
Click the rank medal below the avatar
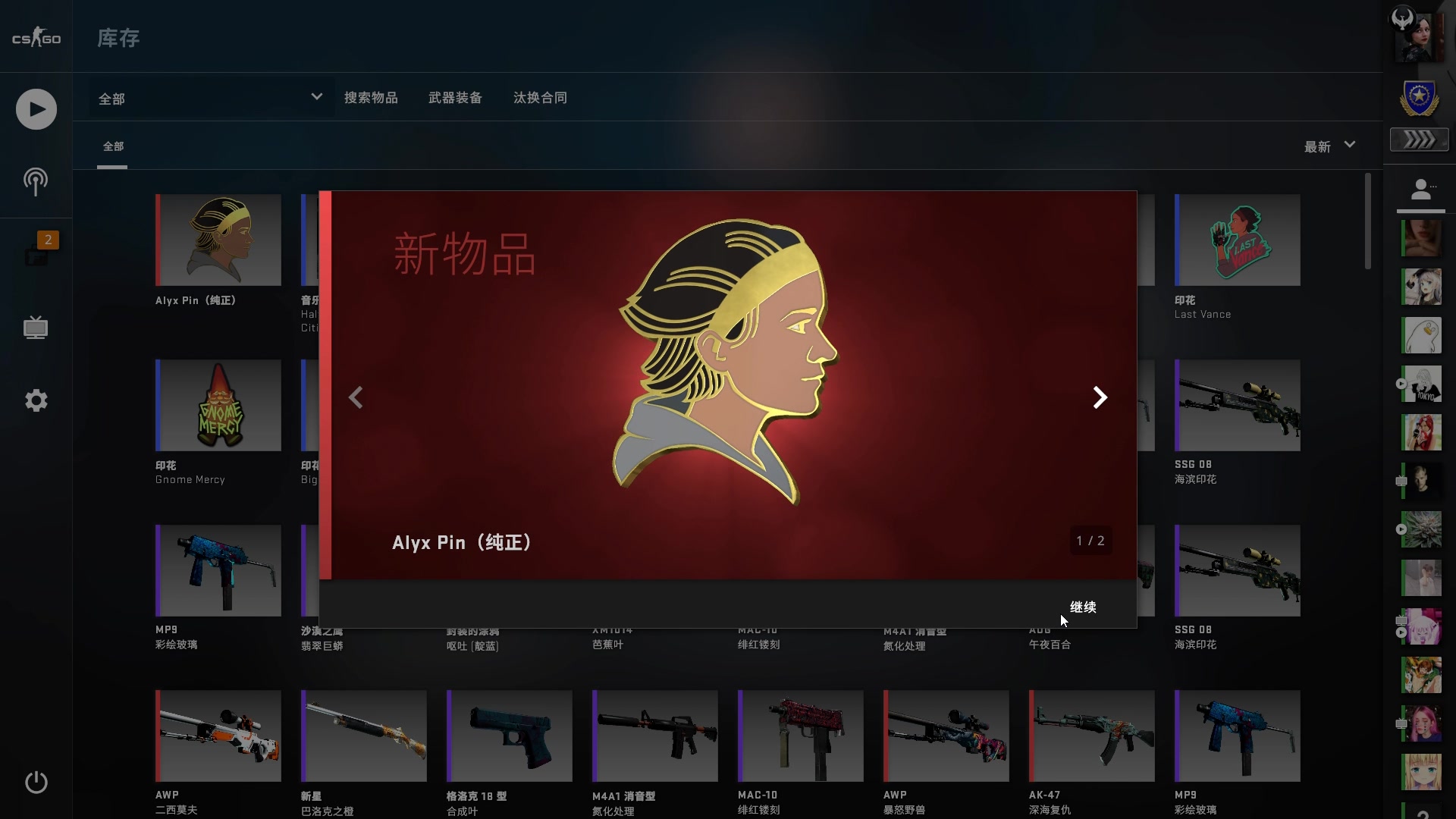pyautogui.click(x=1419, y=99)
